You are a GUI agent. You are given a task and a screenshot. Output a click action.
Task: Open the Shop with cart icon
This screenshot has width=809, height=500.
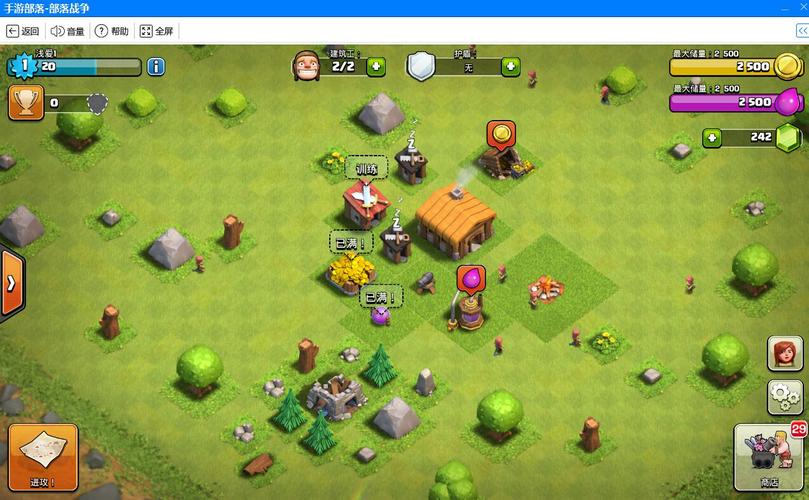[x=768, y=457]
